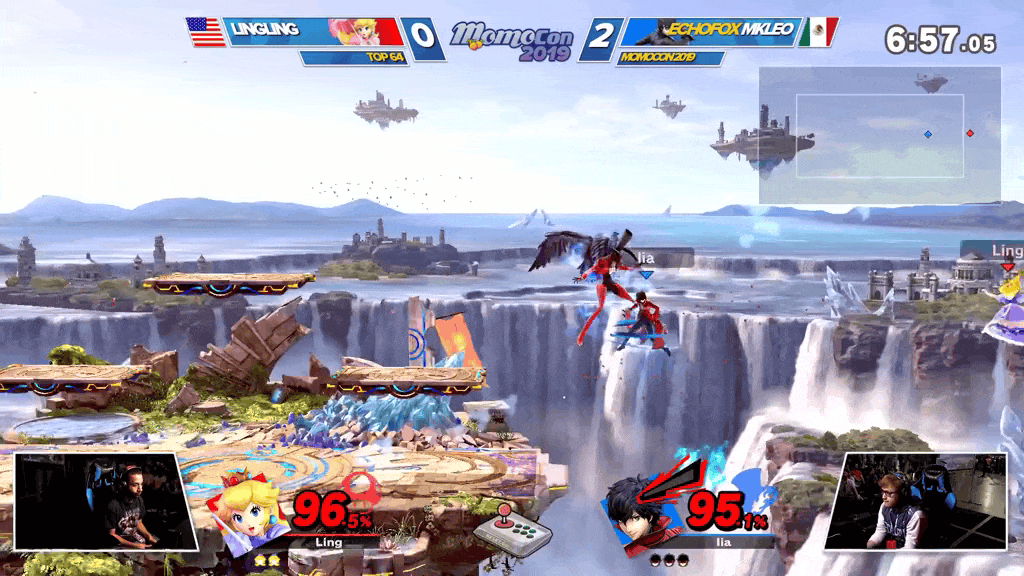The image size is (1024, 576).
Task: Click the MomoCon 2019 logo
Action: [512, 40]
